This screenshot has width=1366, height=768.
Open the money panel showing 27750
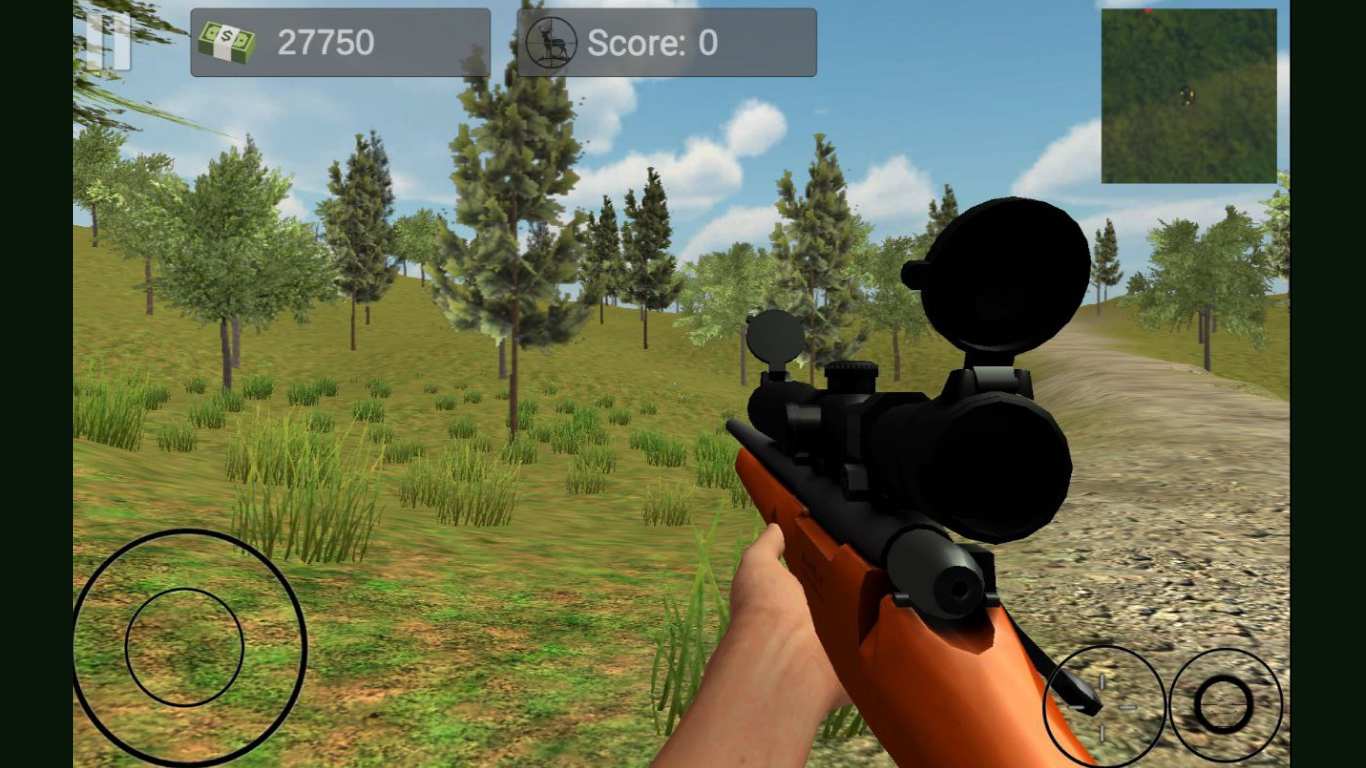[x=340, y=42]
